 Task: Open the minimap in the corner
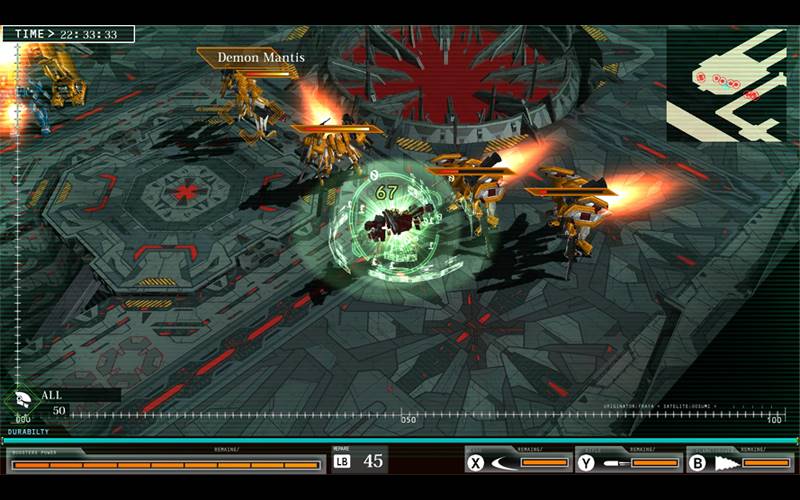click(726, 84)
